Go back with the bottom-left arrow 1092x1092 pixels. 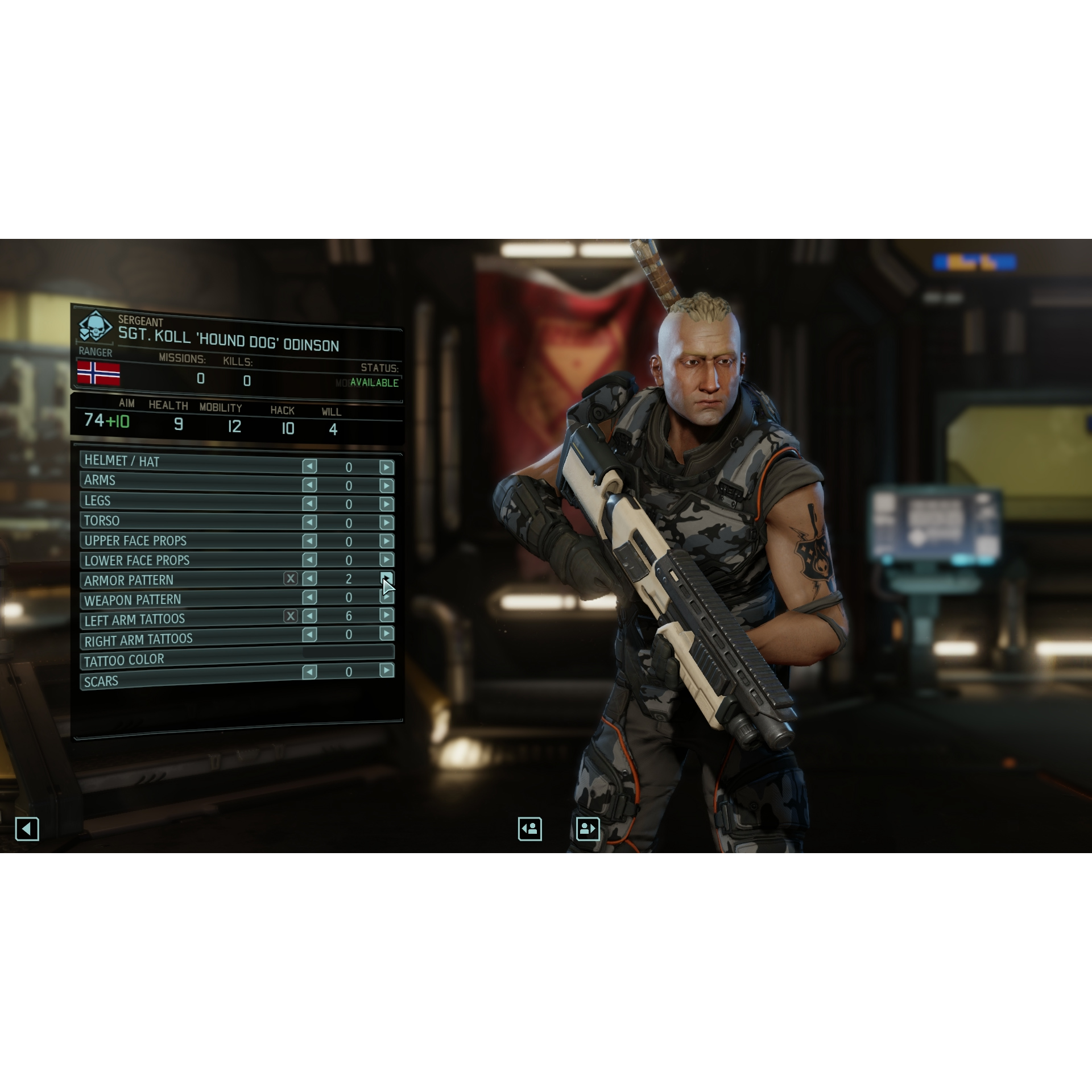click(x=27, y=829)
